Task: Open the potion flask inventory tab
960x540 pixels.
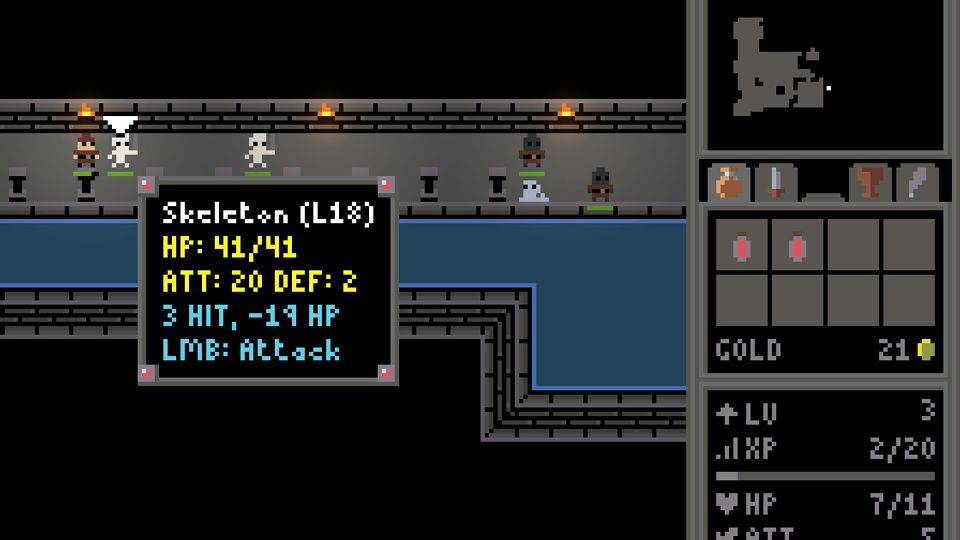Action: (730, 183)
